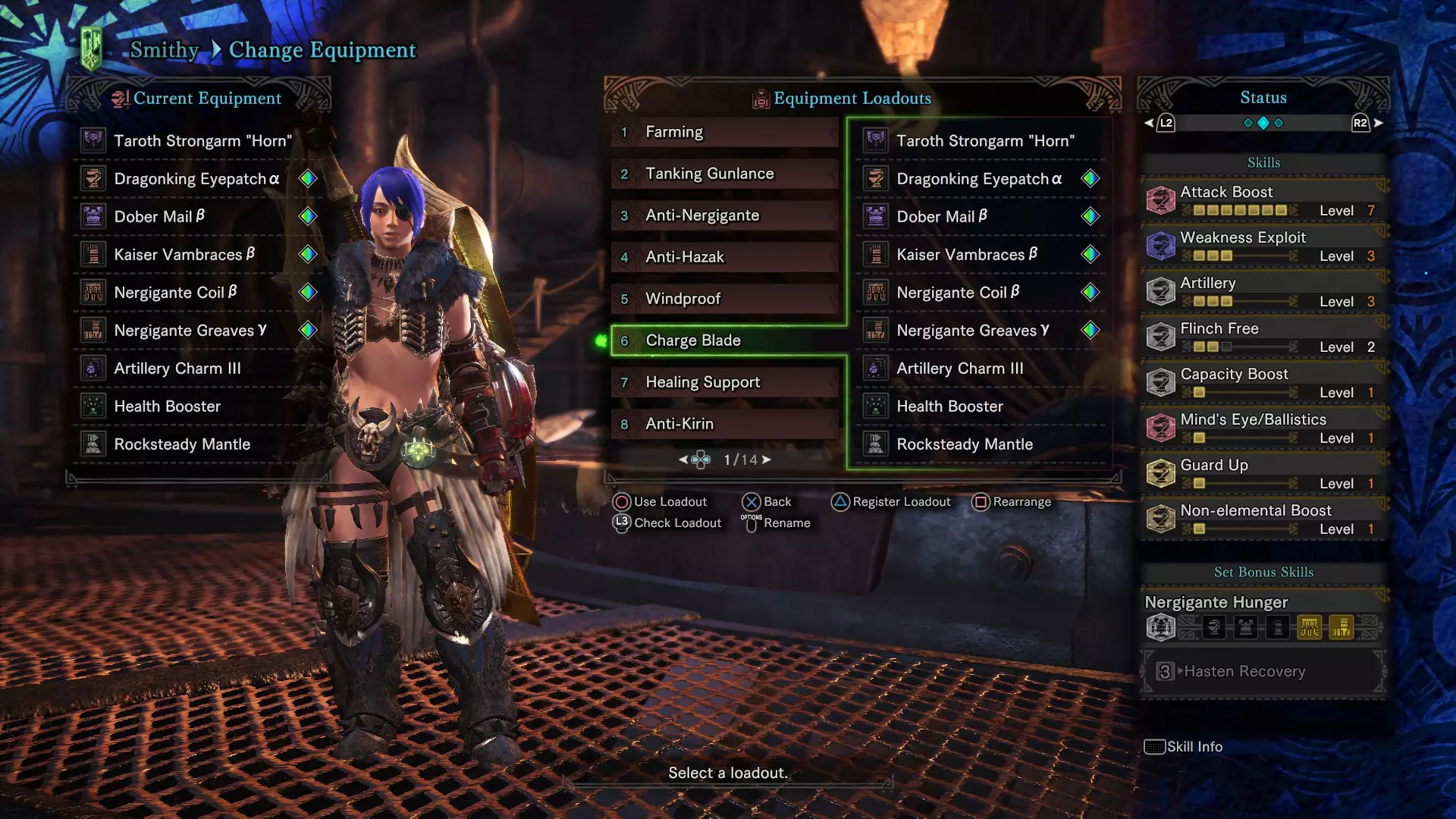Viewport: 1456px width, 819px height.
Task: Click the highlighted Charge Blade loadout
Action: pyautogui.click(x=724, y=340)
